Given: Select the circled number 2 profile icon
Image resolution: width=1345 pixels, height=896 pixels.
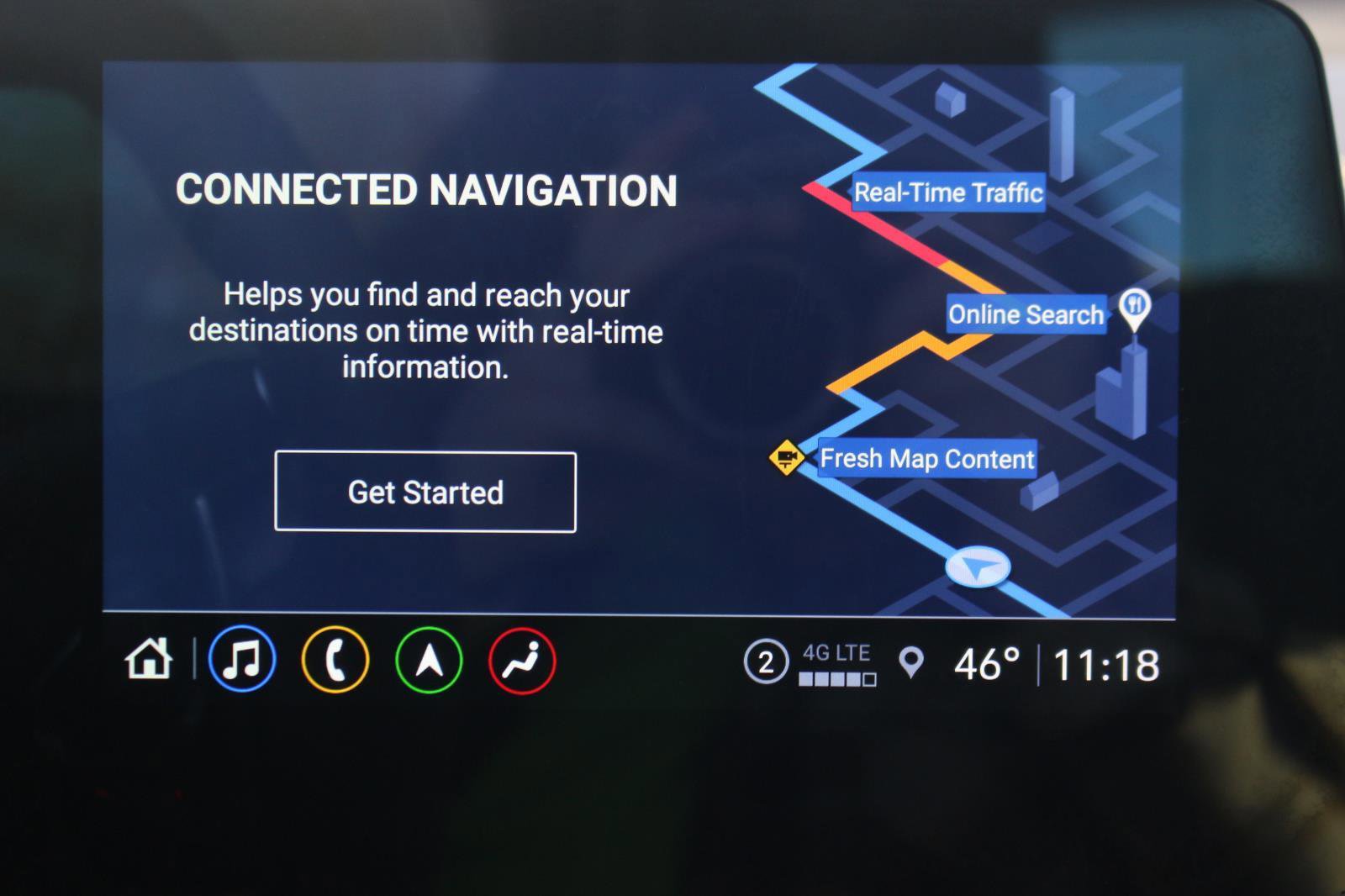Looking at the screenshot, I should point(766,662).
